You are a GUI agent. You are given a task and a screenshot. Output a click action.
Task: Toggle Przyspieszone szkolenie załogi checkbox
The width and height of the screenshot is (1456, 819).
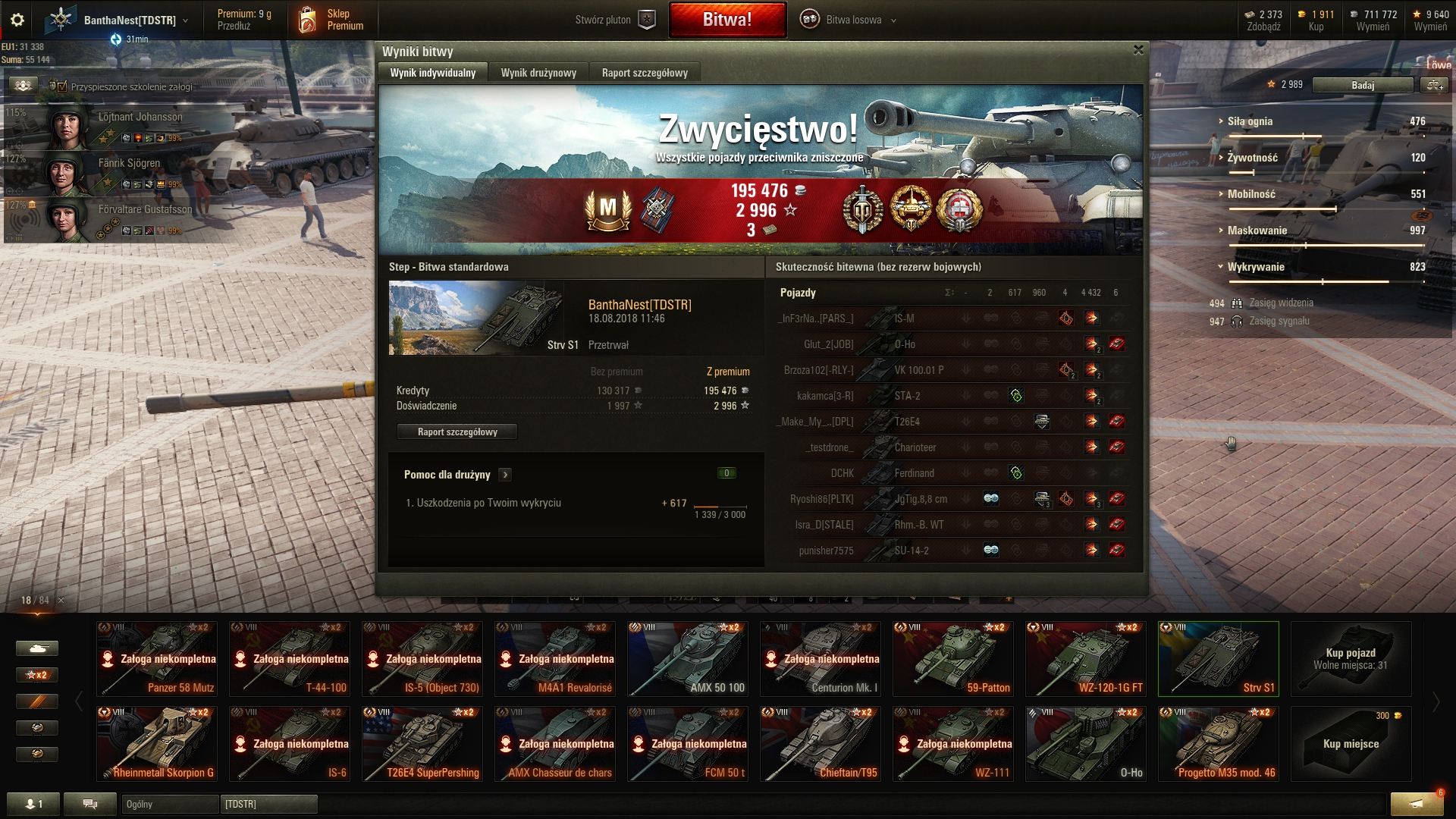click(x=62, y=86)
